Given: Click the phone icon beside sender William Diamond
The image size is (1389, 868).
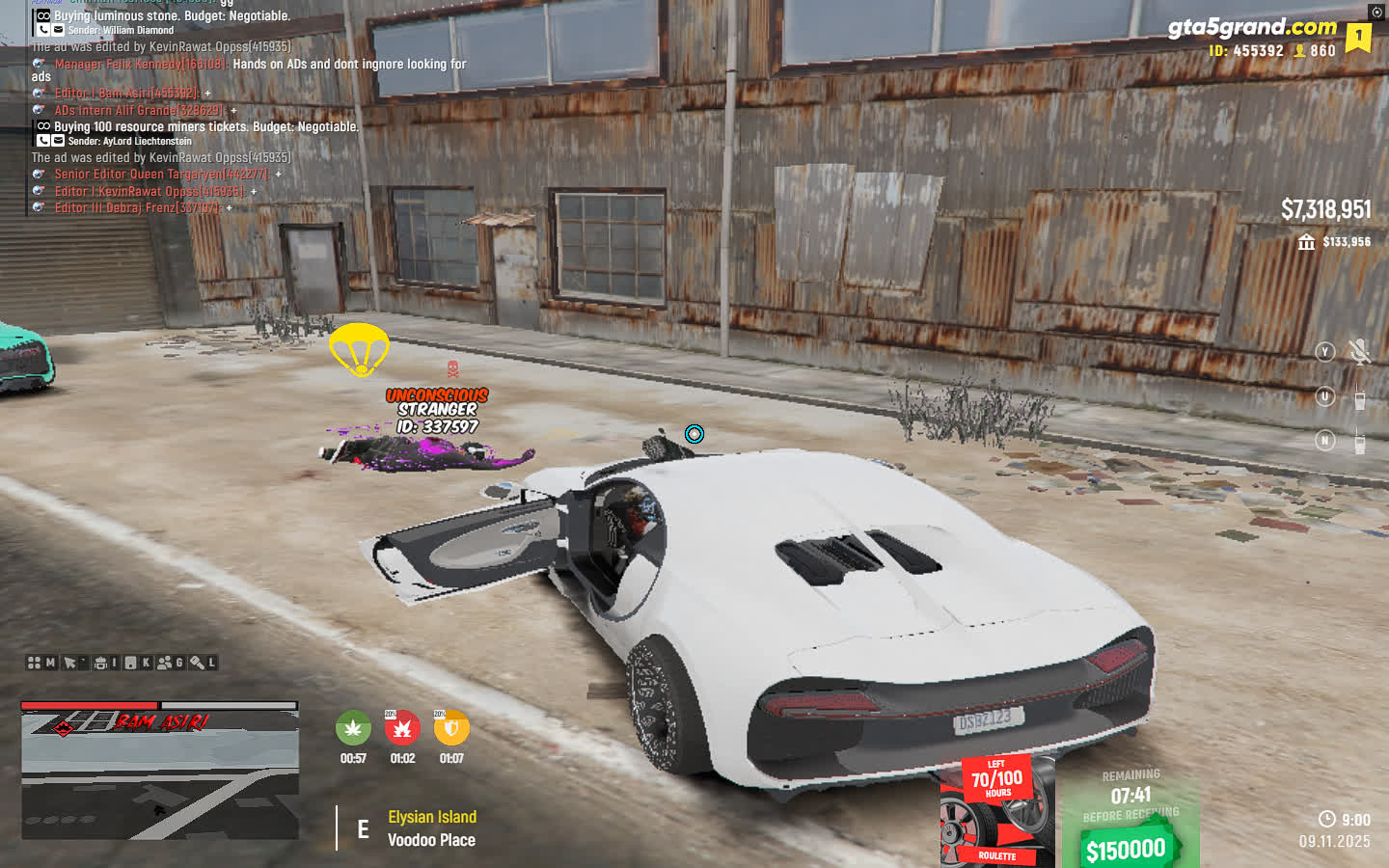Looking at the screenshot, I should pos(43,30).
